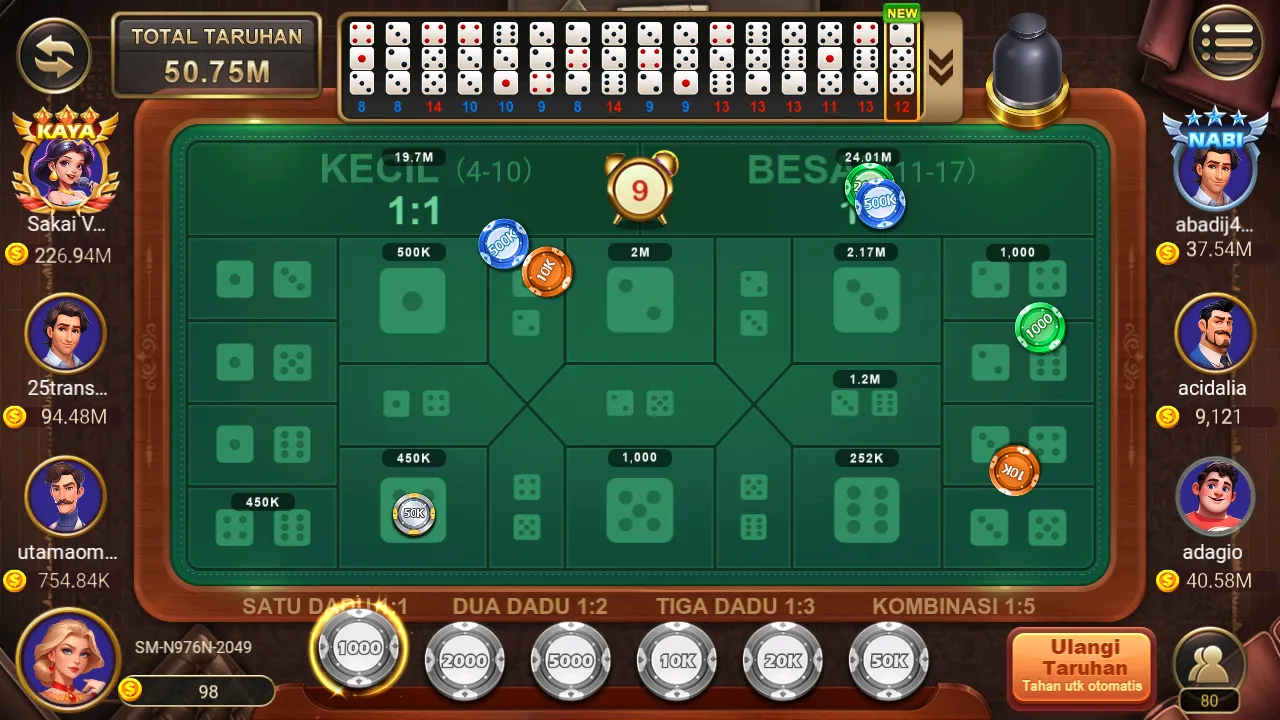Viewport: 1280px width, 720px height.
Task: Click Ulangi Taruhan repeat bet button
Action: point(1082,665)
